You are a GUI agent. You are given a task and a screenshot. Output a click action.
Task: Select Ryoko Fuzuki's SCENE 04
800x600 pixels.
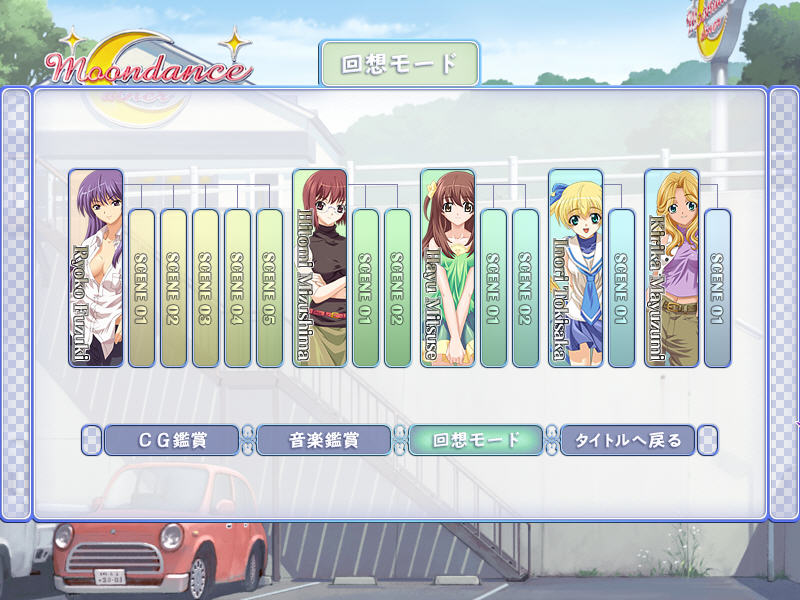click(237, 288)
